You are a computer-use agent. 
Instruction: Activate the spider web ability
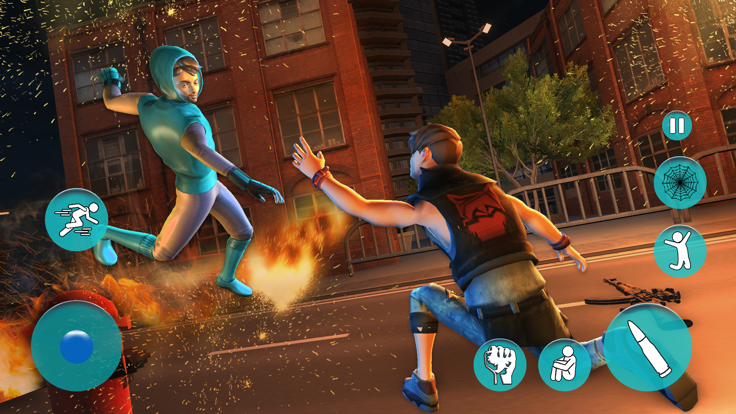(x=680, y=183)
